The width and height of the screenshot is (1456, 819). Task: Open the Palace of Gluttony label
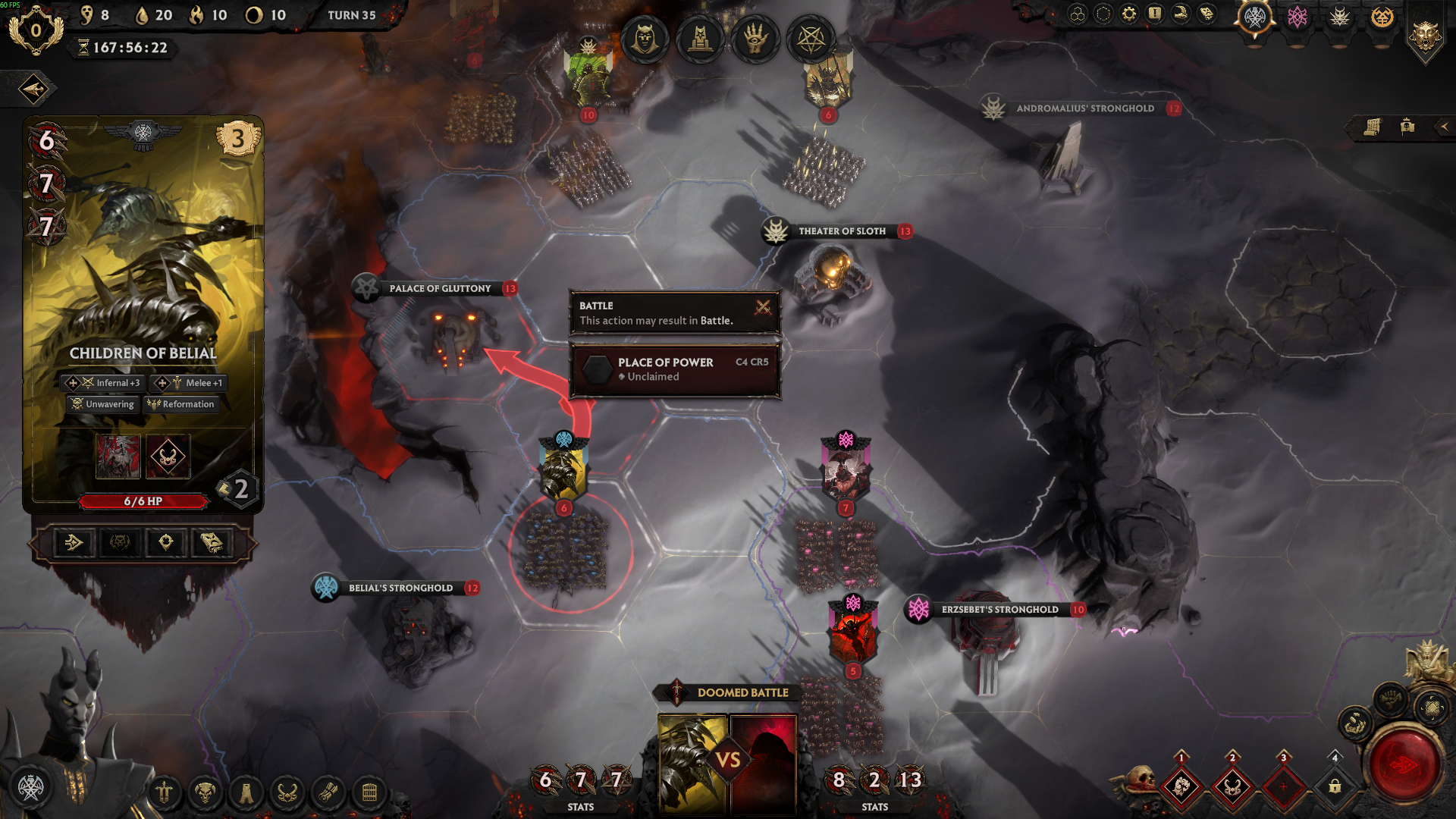tap(439, 289)
